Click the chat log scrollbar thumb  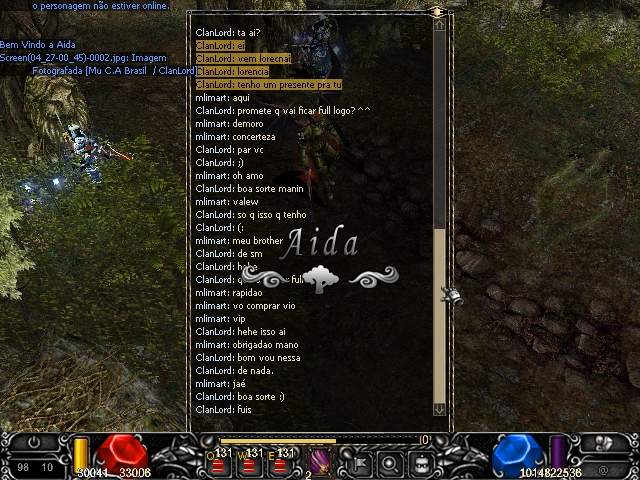point(439,320)
